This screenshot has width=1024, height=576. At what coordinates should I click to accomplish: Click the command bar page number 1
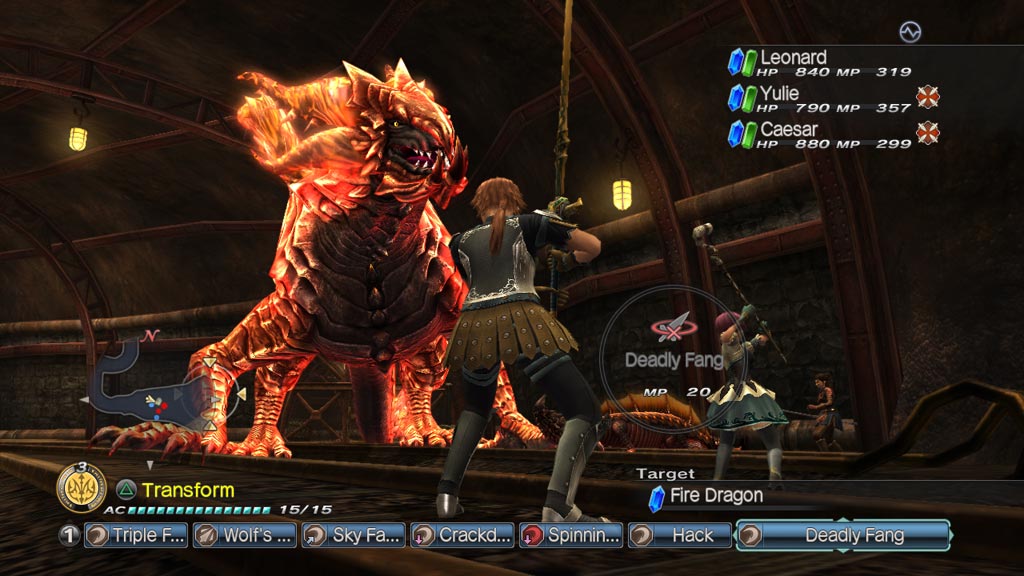[69, 535]
